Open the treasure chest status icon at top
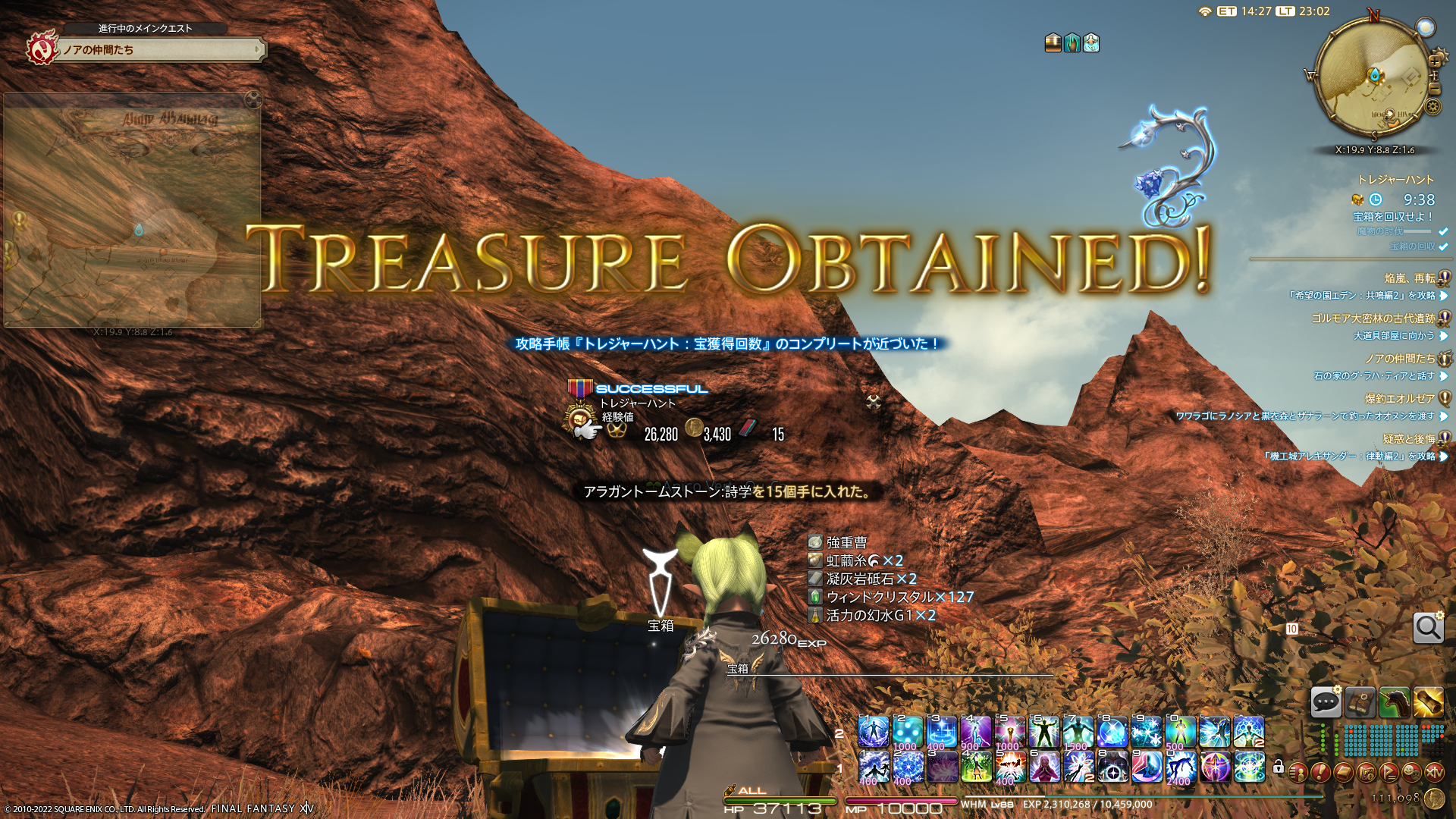 1053,43
